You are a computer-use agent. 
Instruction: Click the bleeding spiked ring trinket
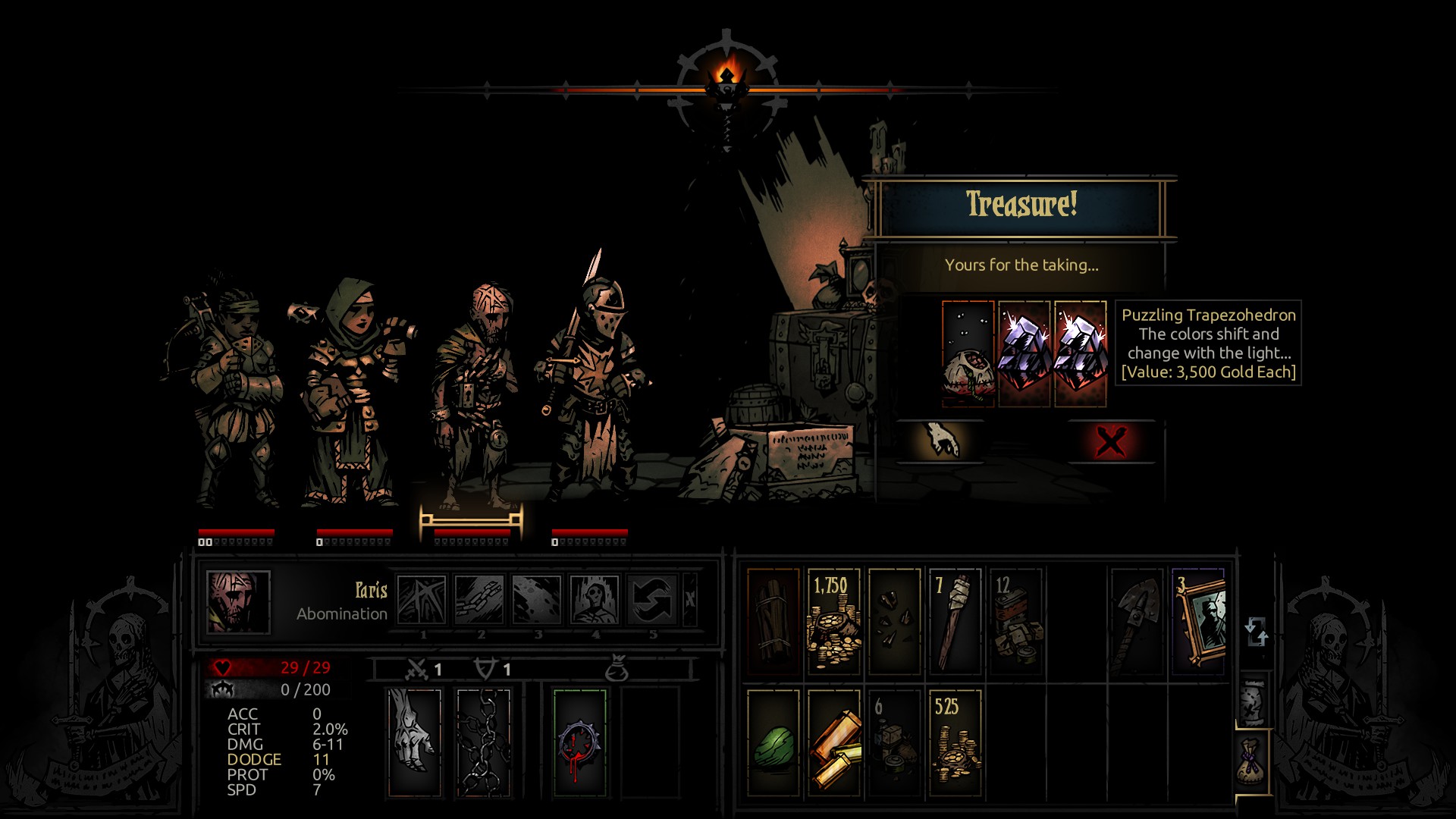[579, 742]
